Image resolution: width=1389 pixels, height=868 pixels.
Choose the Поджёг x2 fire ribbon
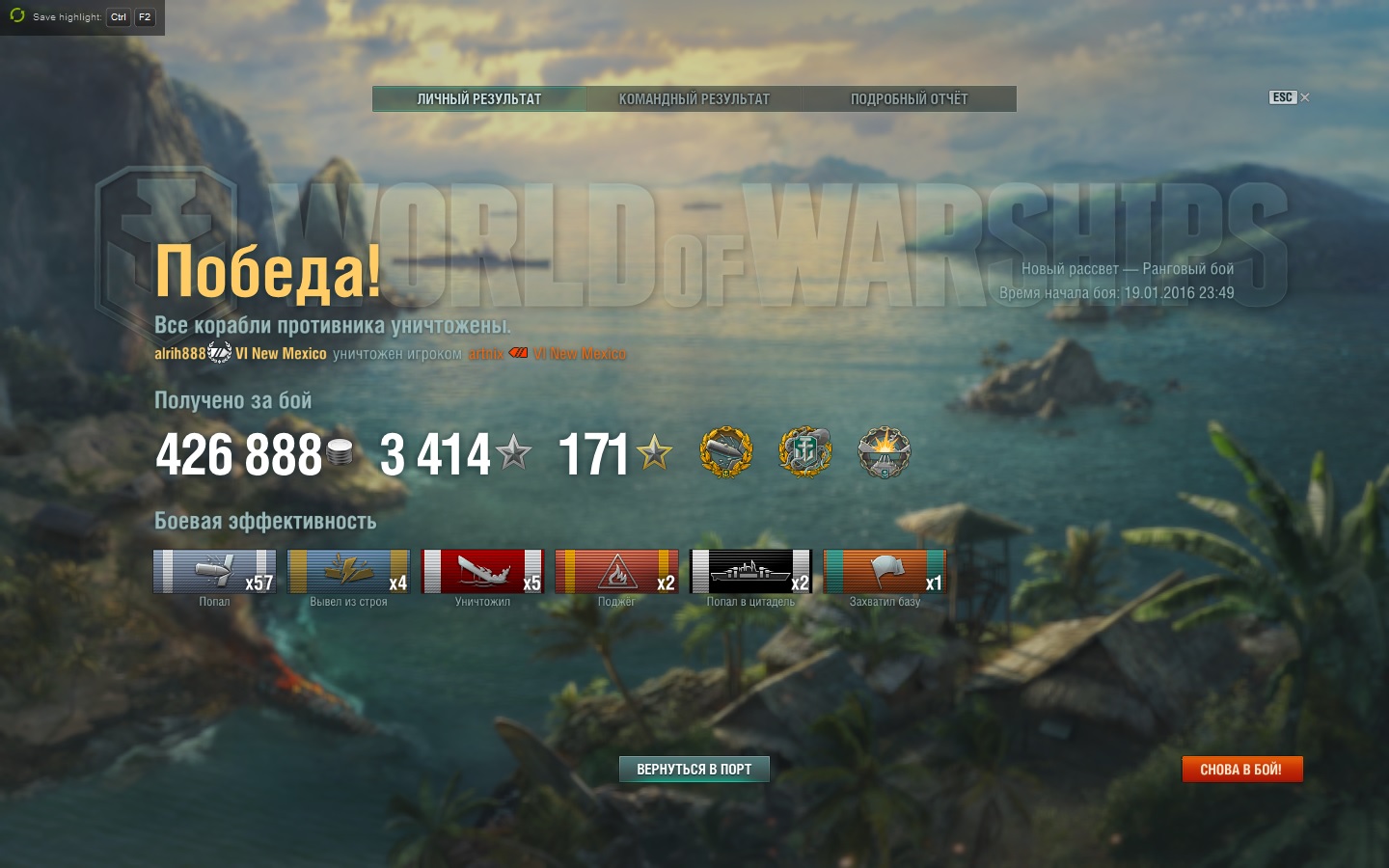(x=616, y=571)
